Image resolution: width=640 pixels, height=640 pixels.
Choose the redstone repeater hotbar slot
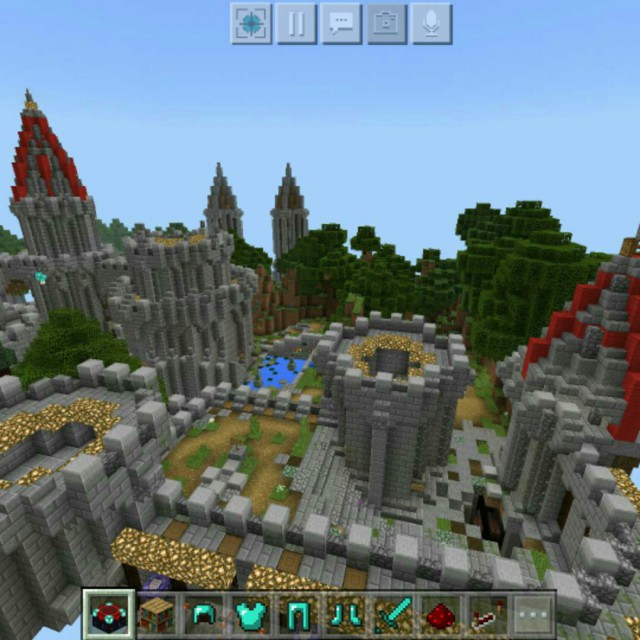click(486, 614)
